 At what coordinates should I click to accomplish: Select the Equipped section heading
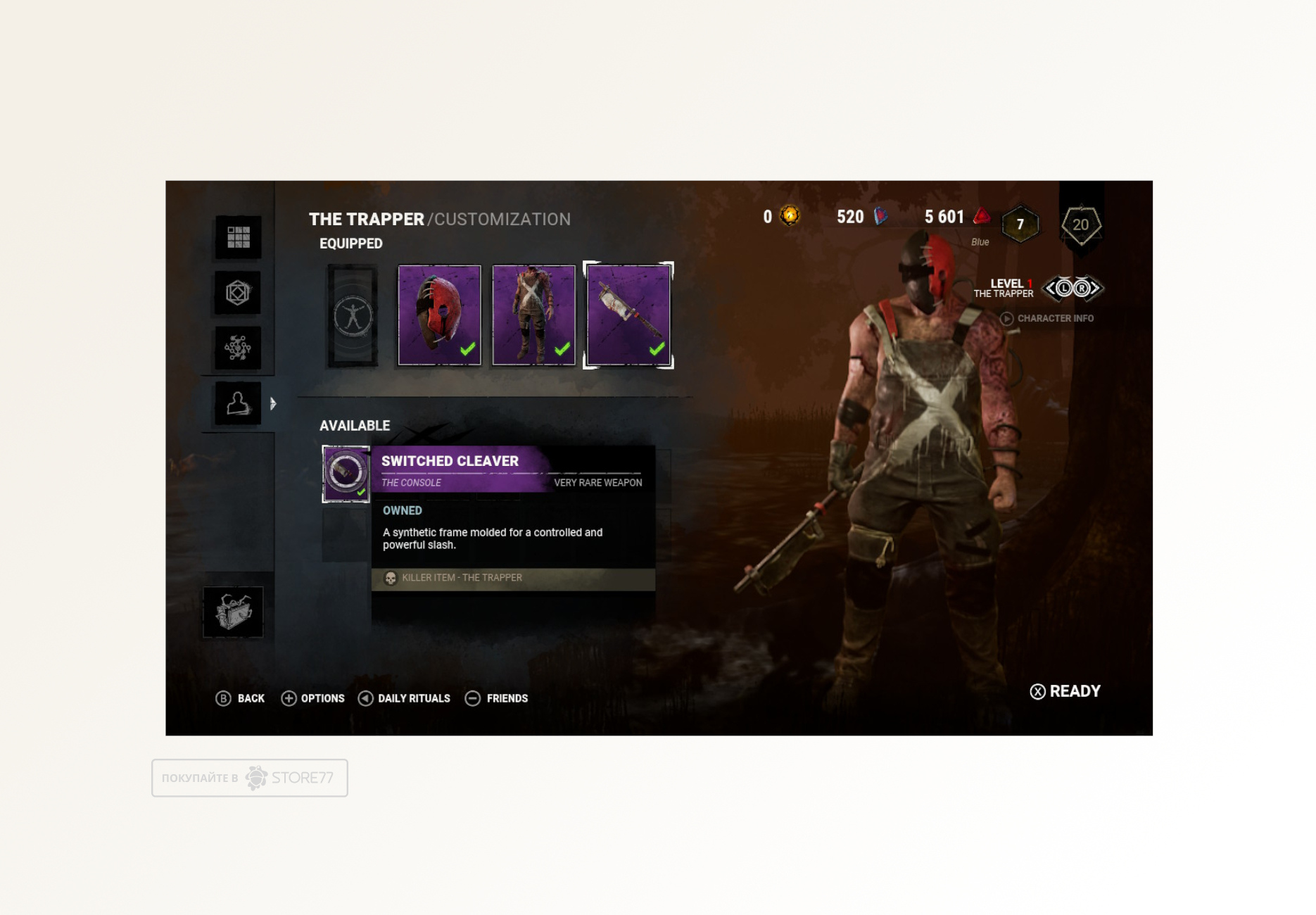(x=350, y=244)
